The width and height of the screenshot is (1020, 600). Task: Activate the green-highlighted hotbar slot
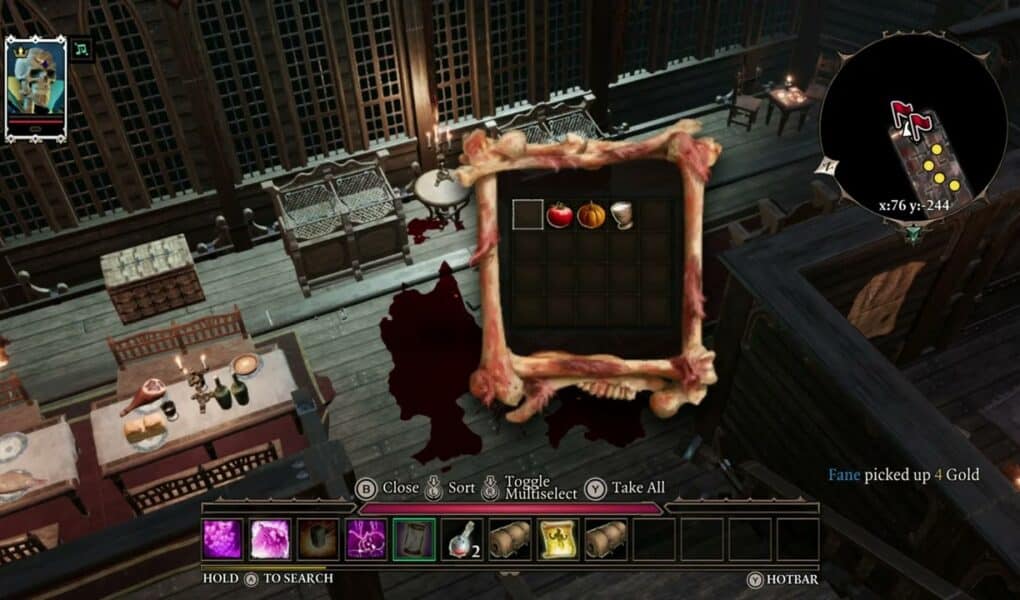point(414,539)
